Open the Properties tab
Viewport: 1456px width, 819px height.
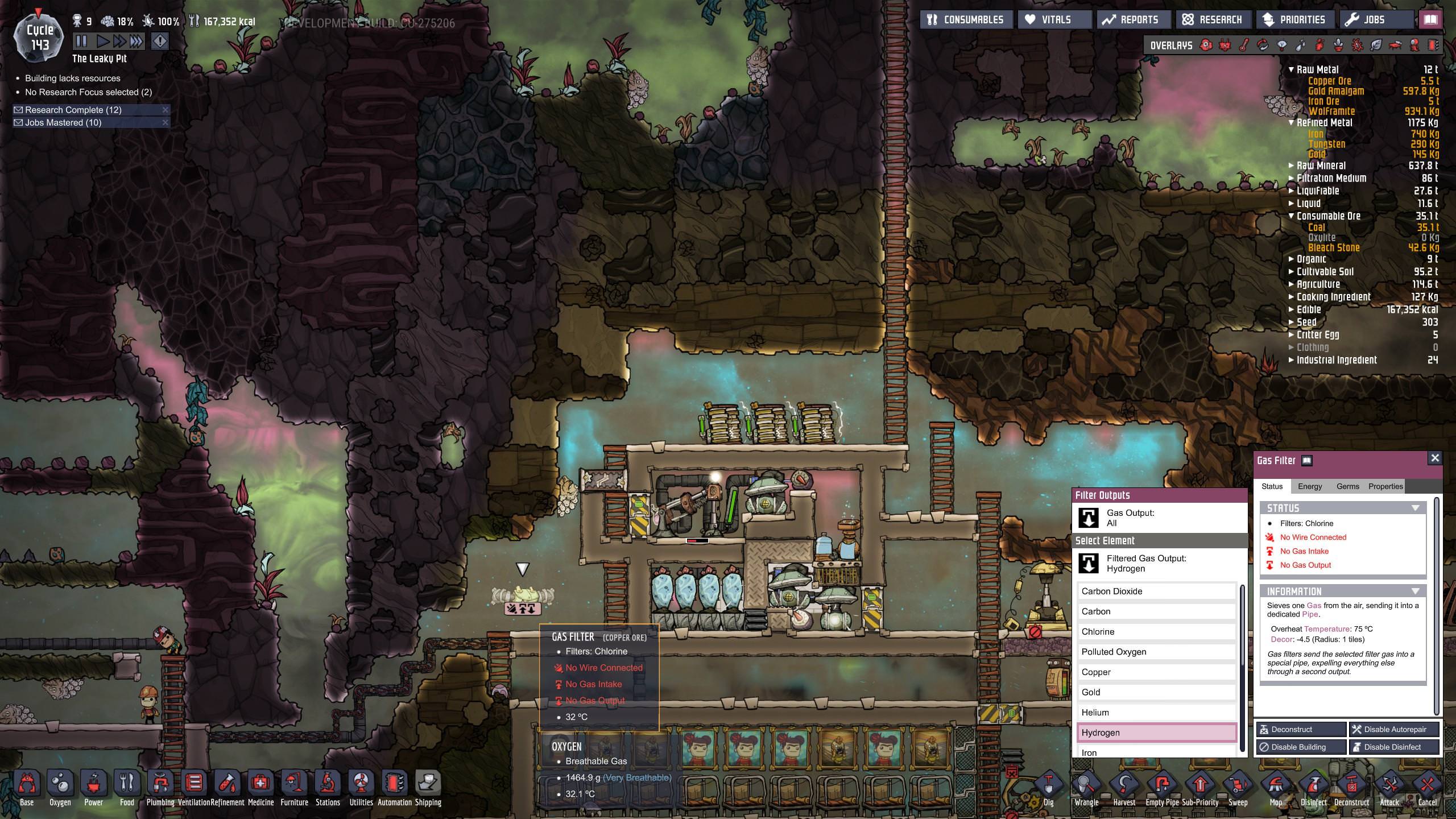(1385, 486)
